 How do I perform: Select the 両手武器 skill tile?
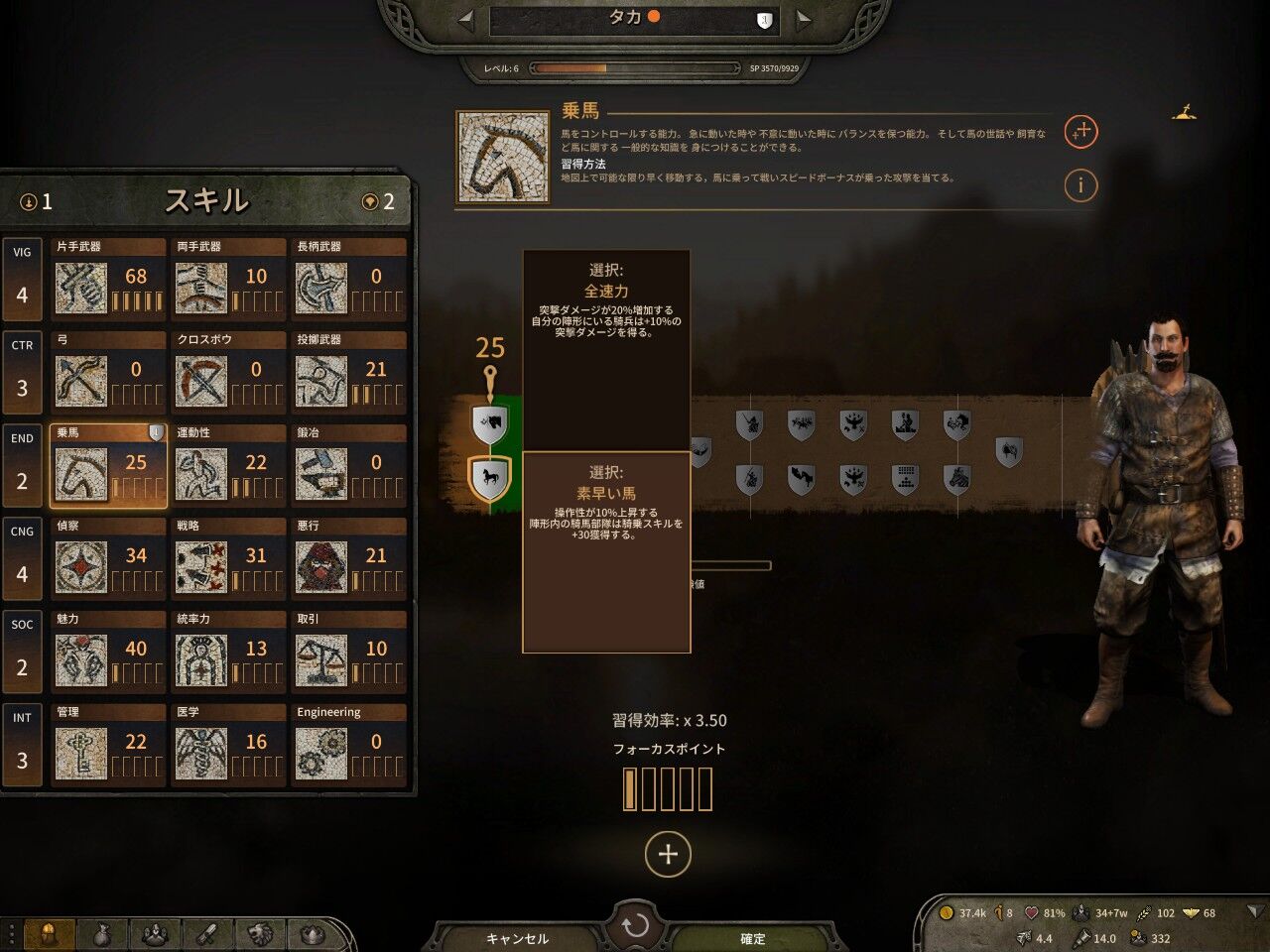[229, 278]
